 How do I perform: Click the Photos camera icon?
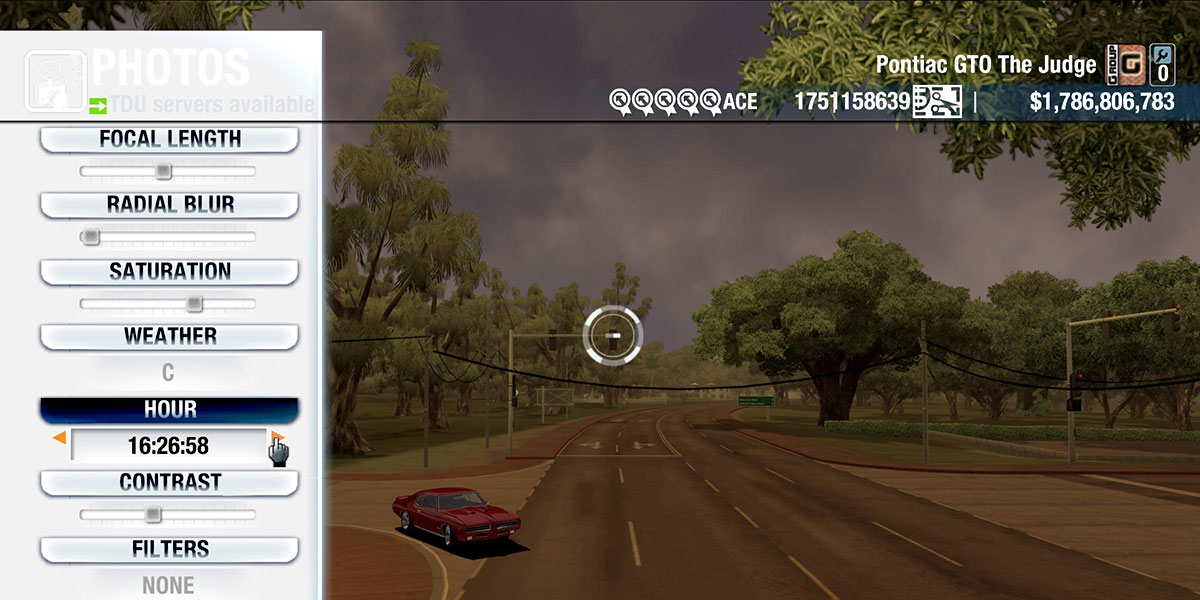click(x=56, y=80)
